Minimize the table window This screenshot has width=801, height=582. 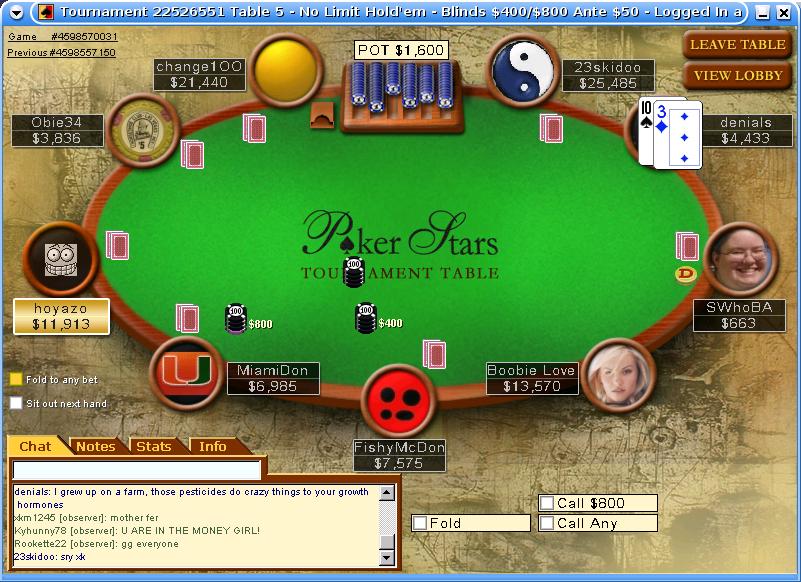click(x=763, y=12)
